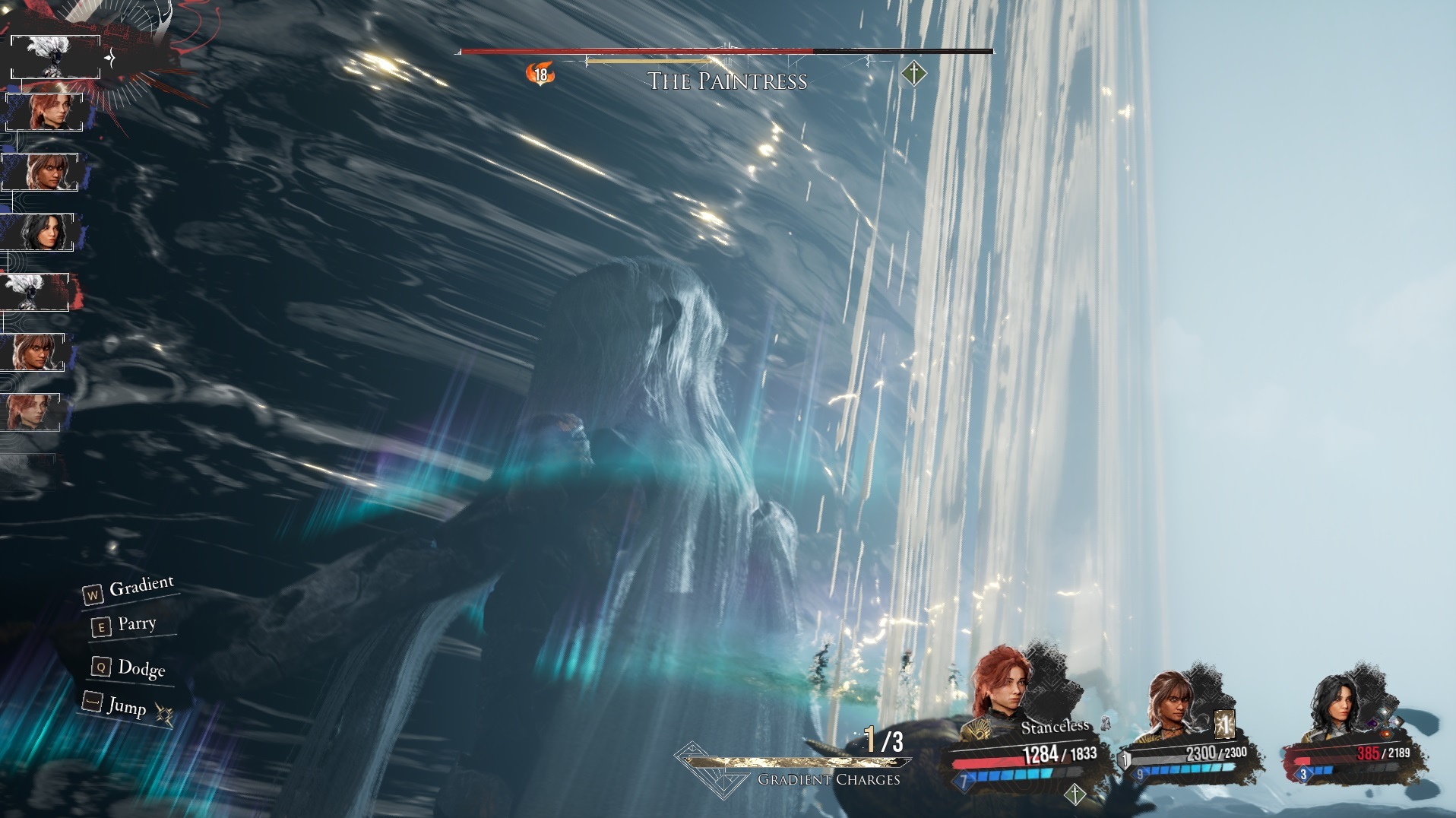Click the diamond jump glyph next to Jump prompt
The width and height of the screenshot is (1456, 818).
point(163,715)
